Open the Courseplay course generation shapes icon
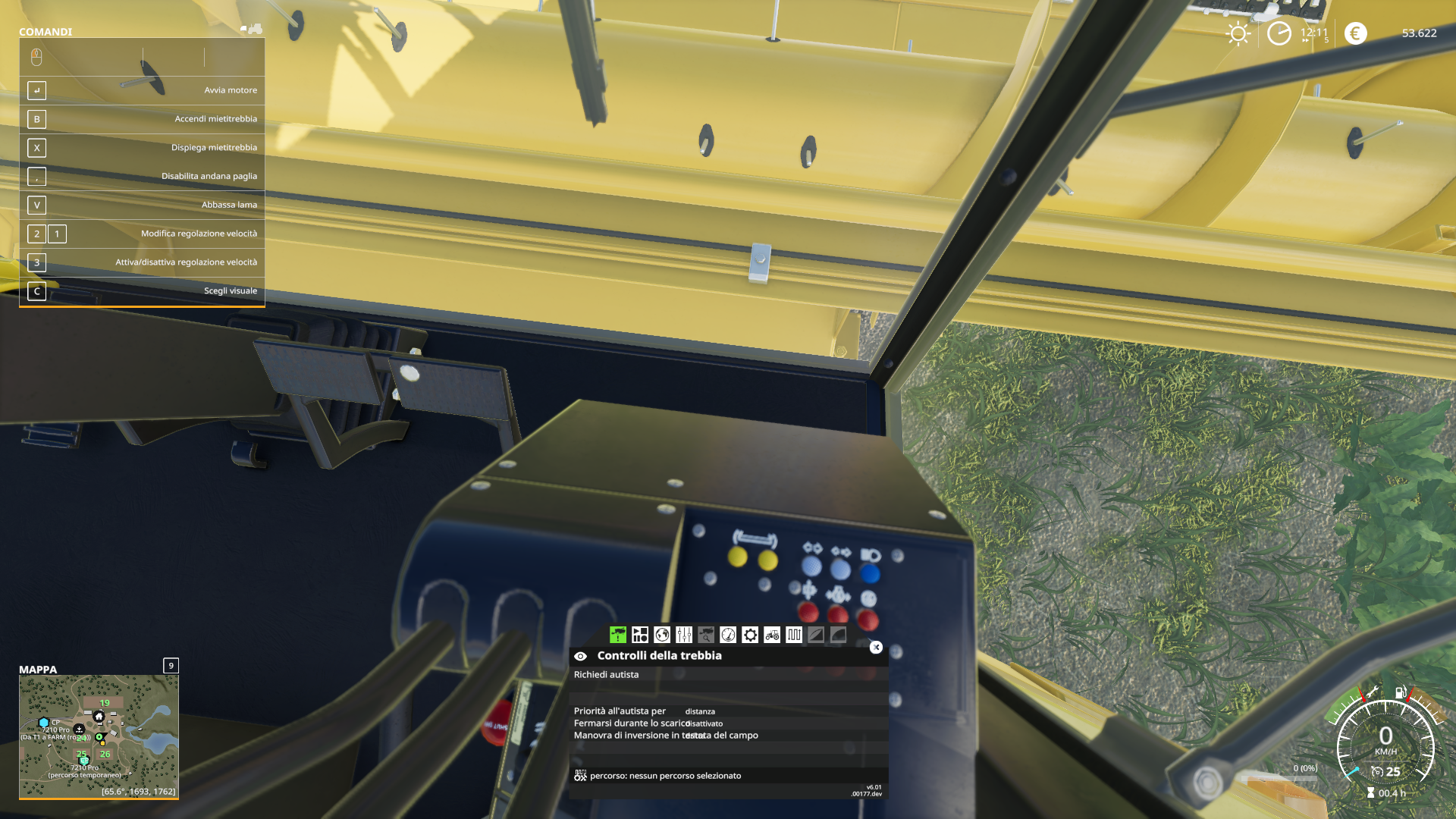Image resolution: width=1456 pixels, height=819 pixels. (640, 635)
